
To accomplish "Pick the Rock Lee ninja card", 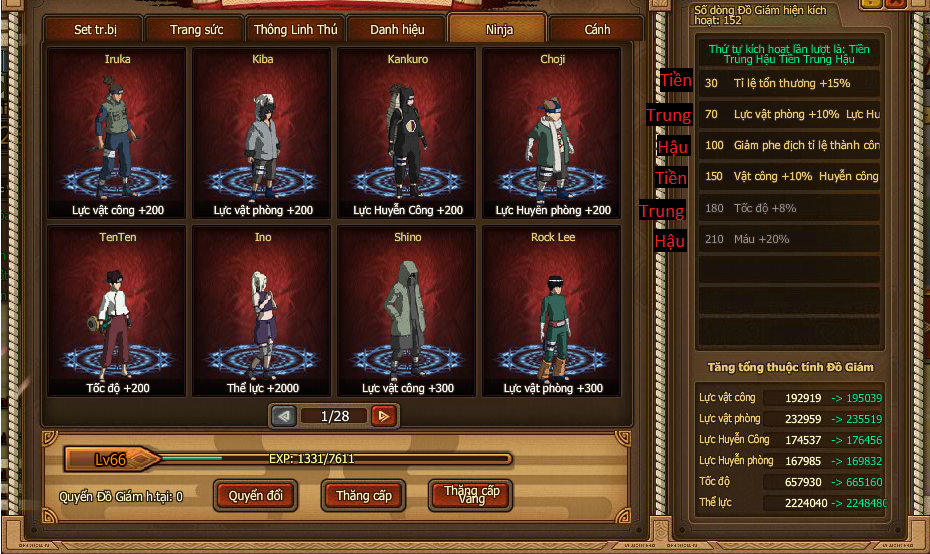I will point(552,311).
